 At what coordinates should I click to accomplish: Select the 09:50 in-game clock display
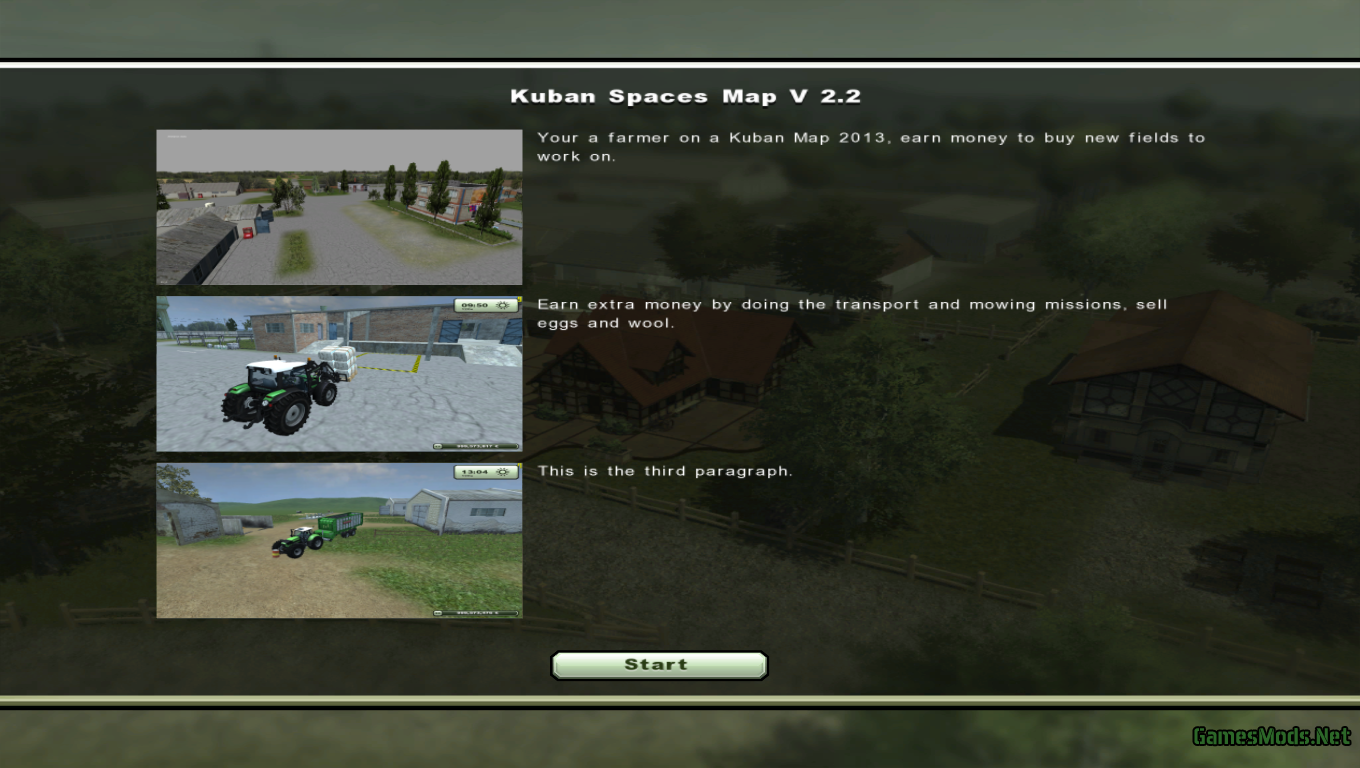pos(478,305)
